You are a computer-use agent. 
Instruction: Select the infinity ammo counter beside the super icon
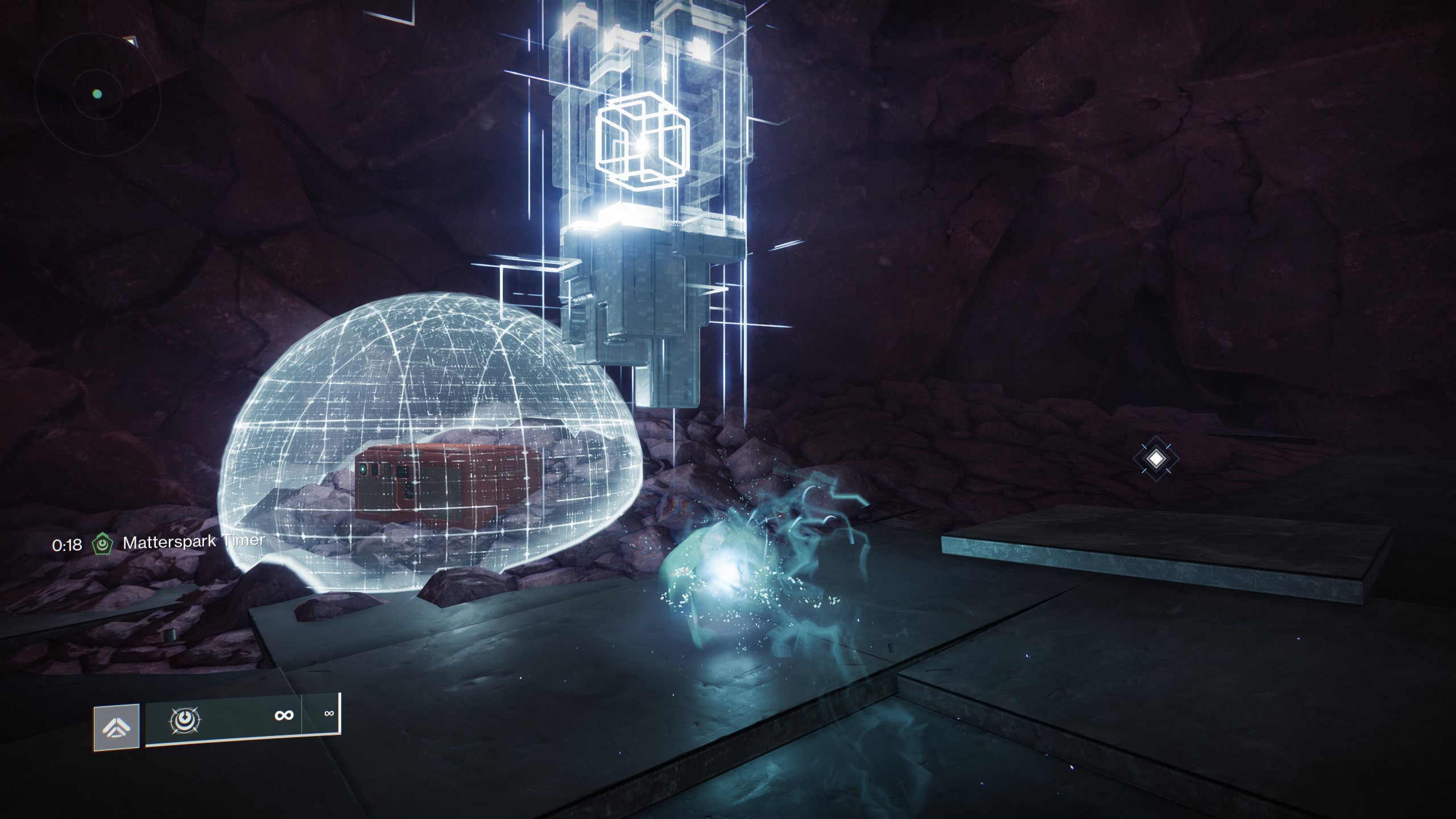click(x=283, y=715)
